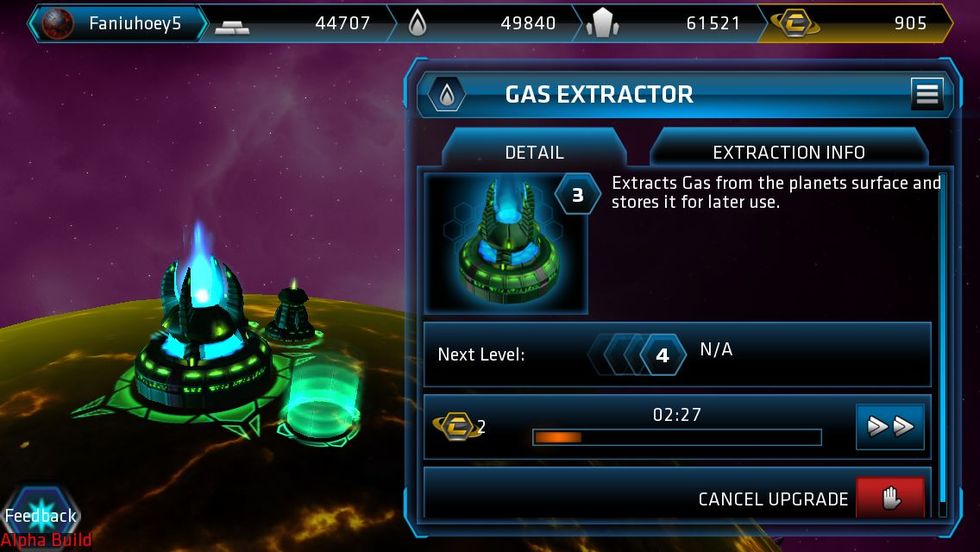This screenshot has width=980, height=552.
Task: Open the gold credits balance
Action: pyautogui.click(x=858, y=23)
